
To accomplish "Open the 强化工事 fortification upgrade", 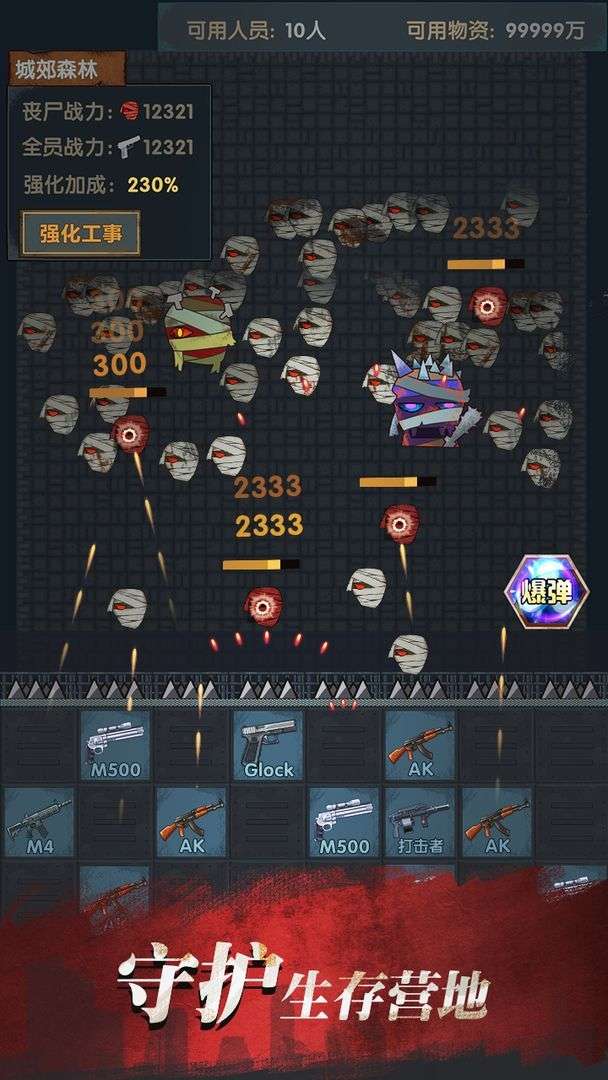I will [x=81, y=234].
